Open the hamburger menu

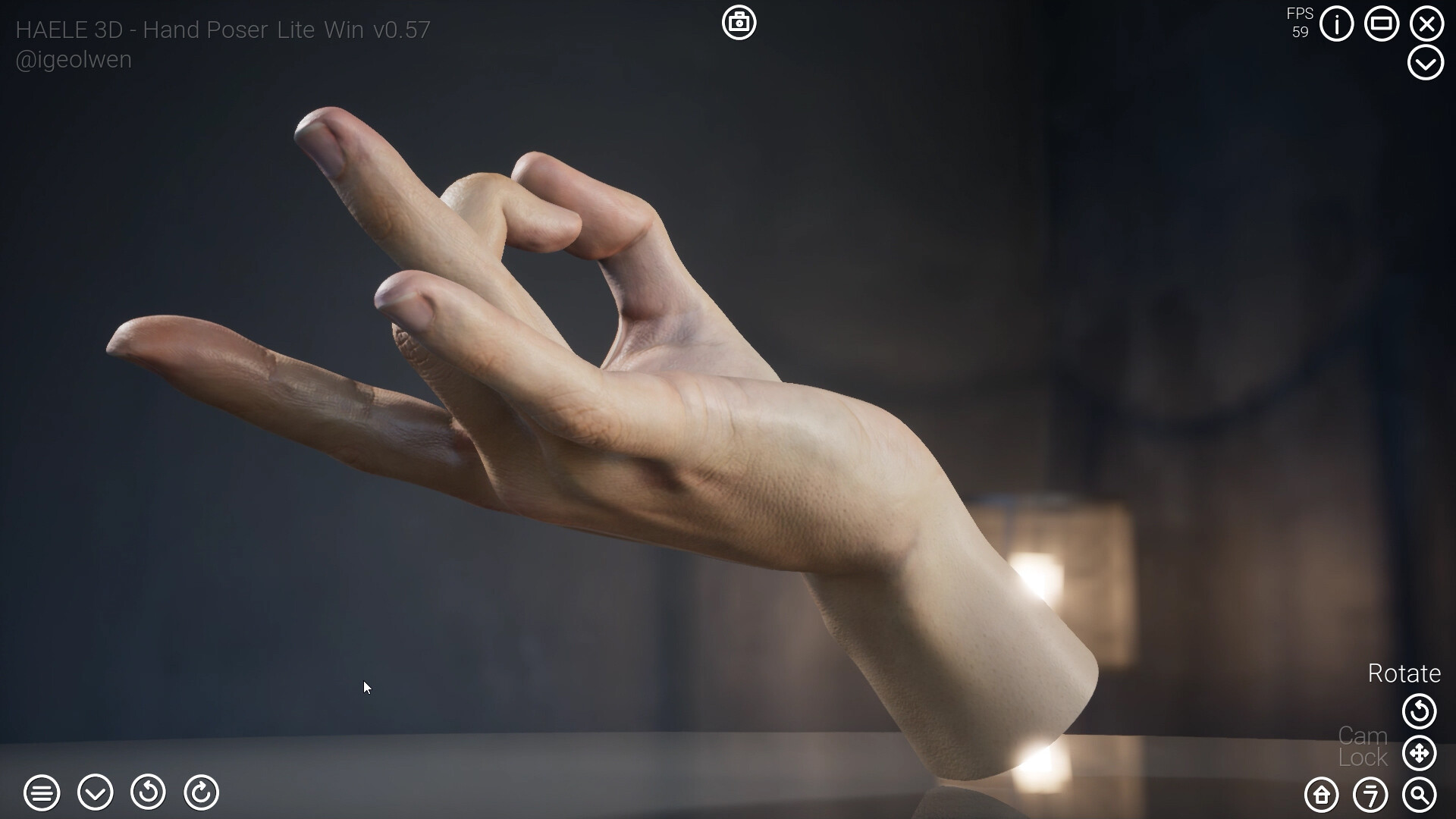point(43,793)
